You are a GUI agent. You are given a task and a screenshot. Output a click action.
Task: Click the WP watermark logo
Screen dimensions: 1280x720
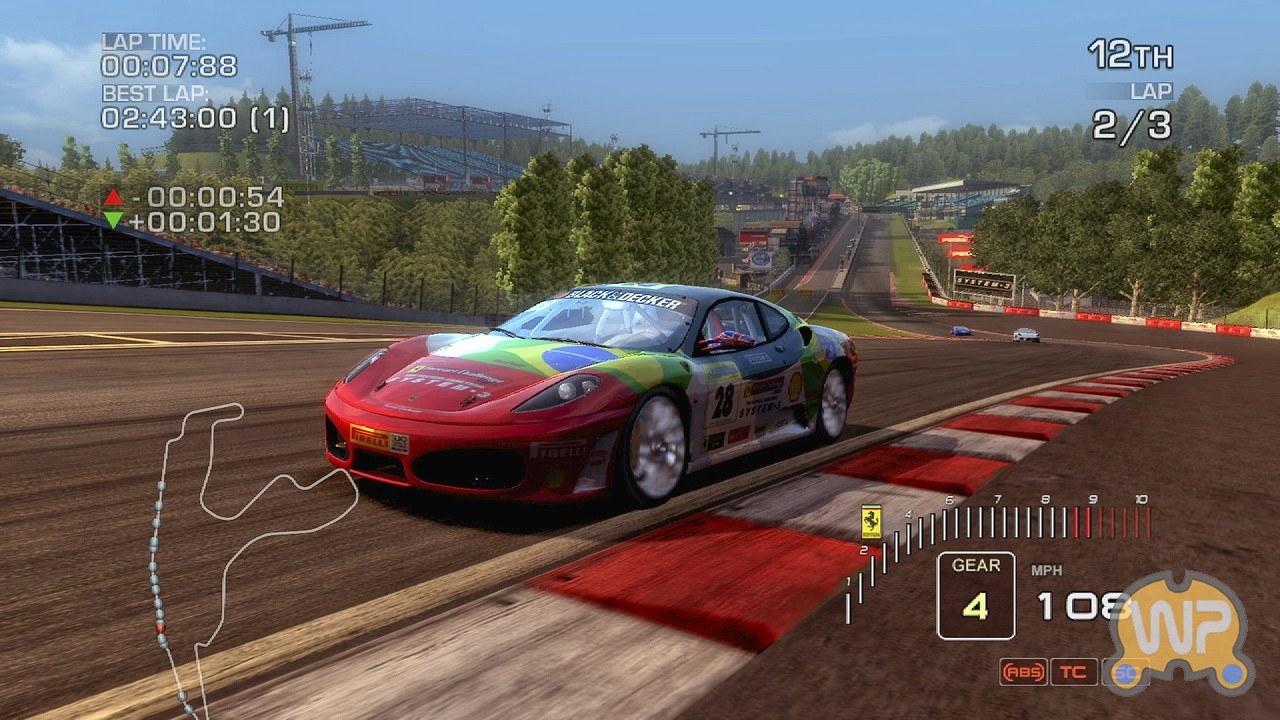pos(1182,632)
